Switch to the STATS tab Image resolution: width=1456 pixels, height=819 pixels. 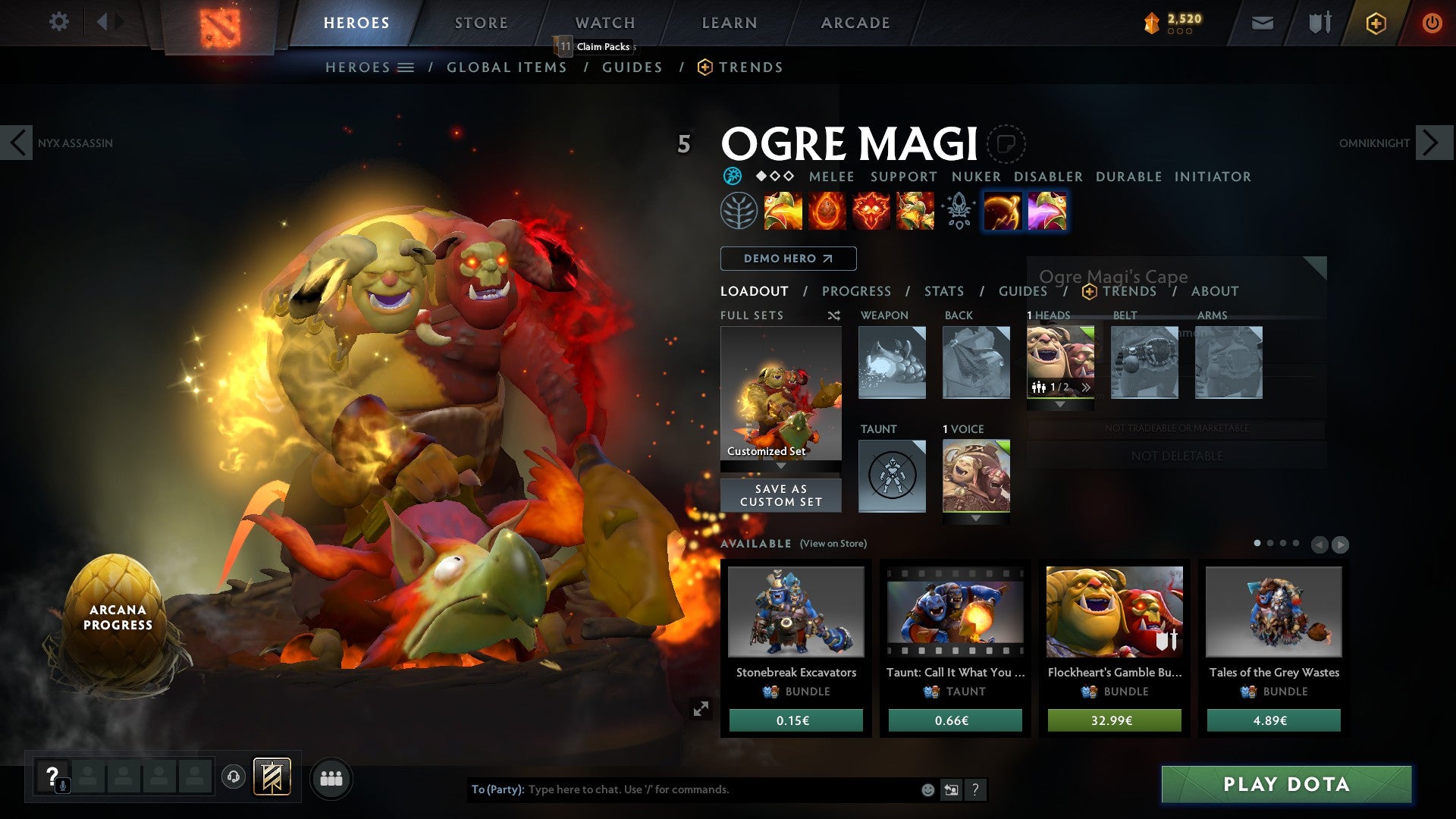point(943,291)
